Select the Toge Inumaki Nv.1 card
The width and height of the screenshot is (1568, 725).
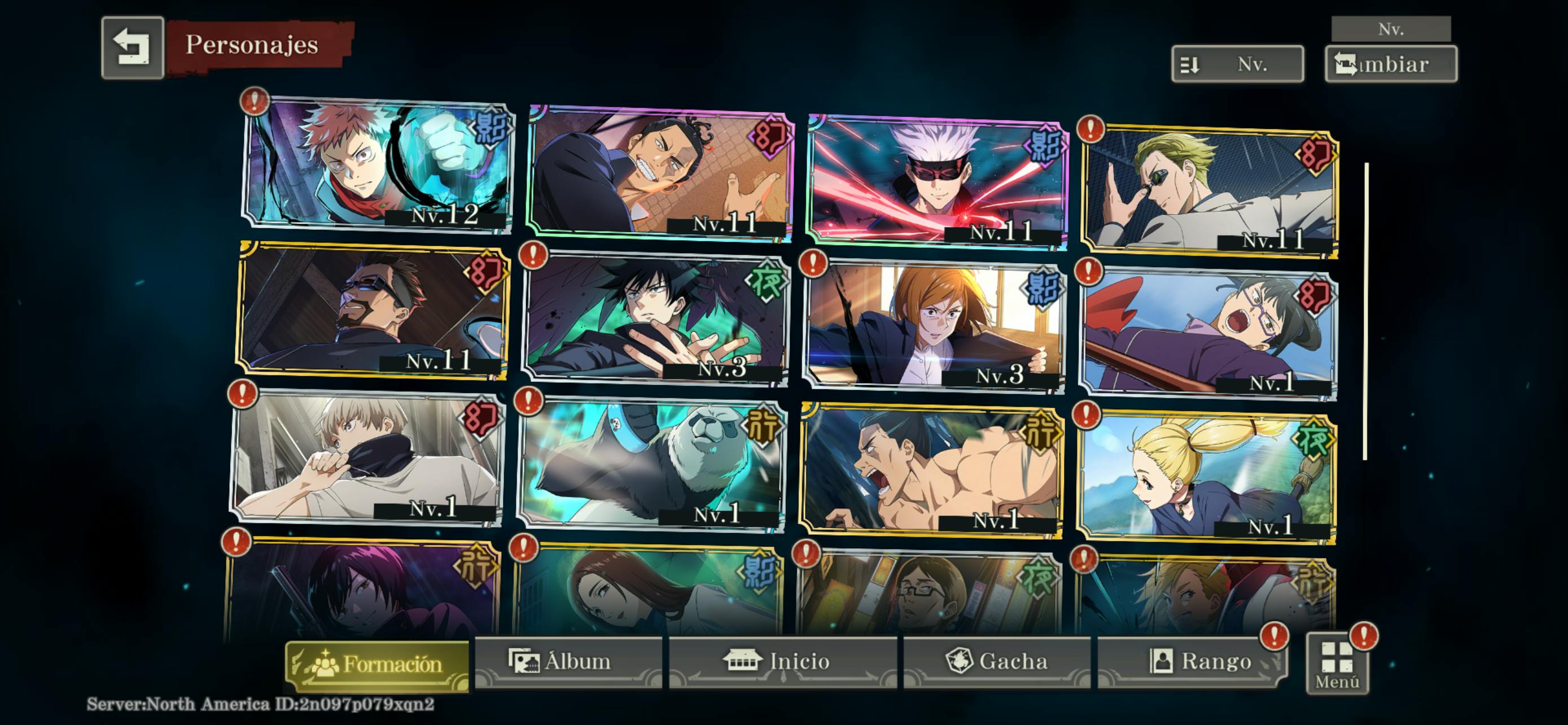(x=366, y=458)
